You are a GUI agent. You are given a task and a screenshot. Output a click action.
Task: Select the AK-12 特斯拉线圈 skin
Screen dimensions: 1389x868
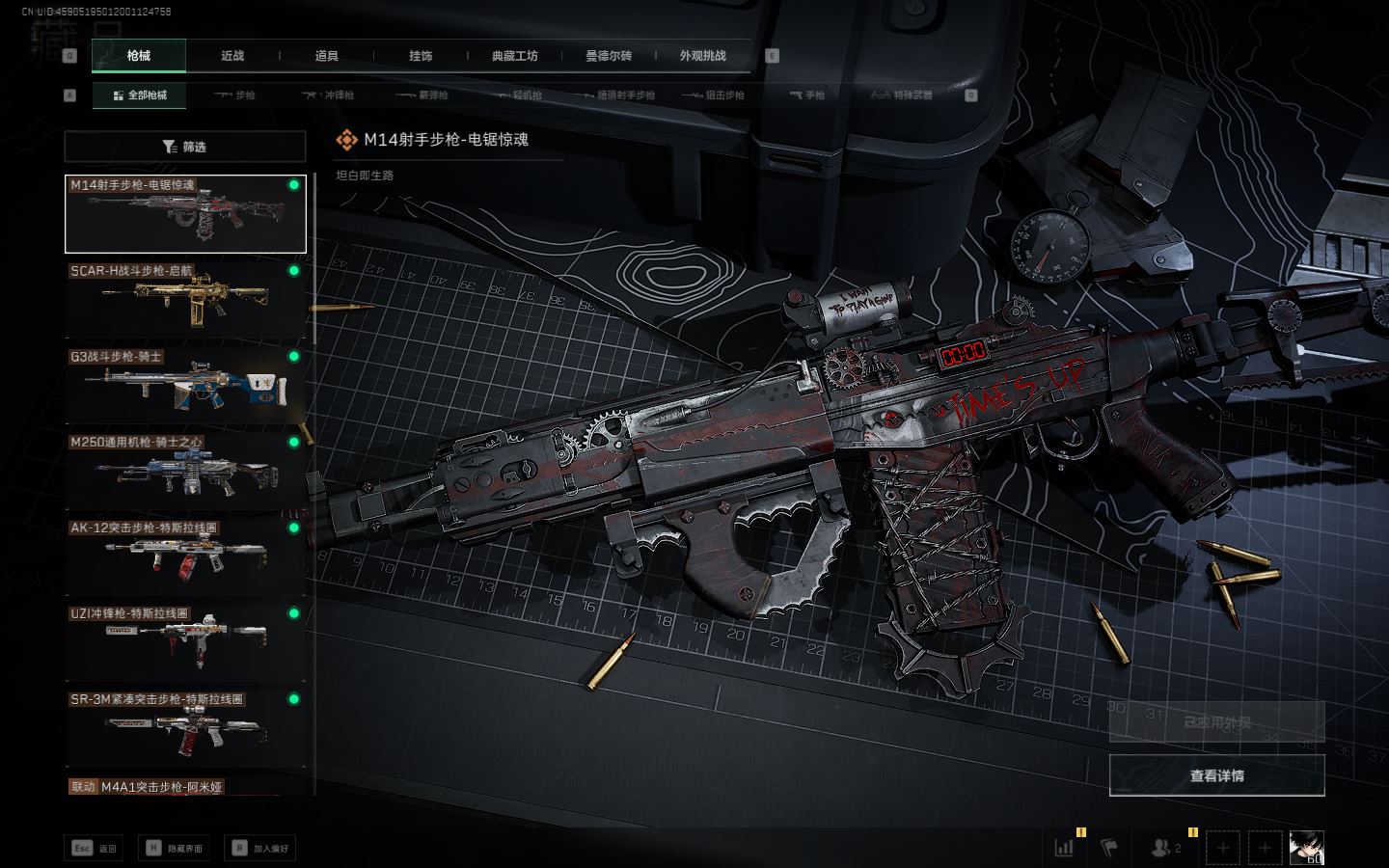pyautogui.click(x=185, y=556)
